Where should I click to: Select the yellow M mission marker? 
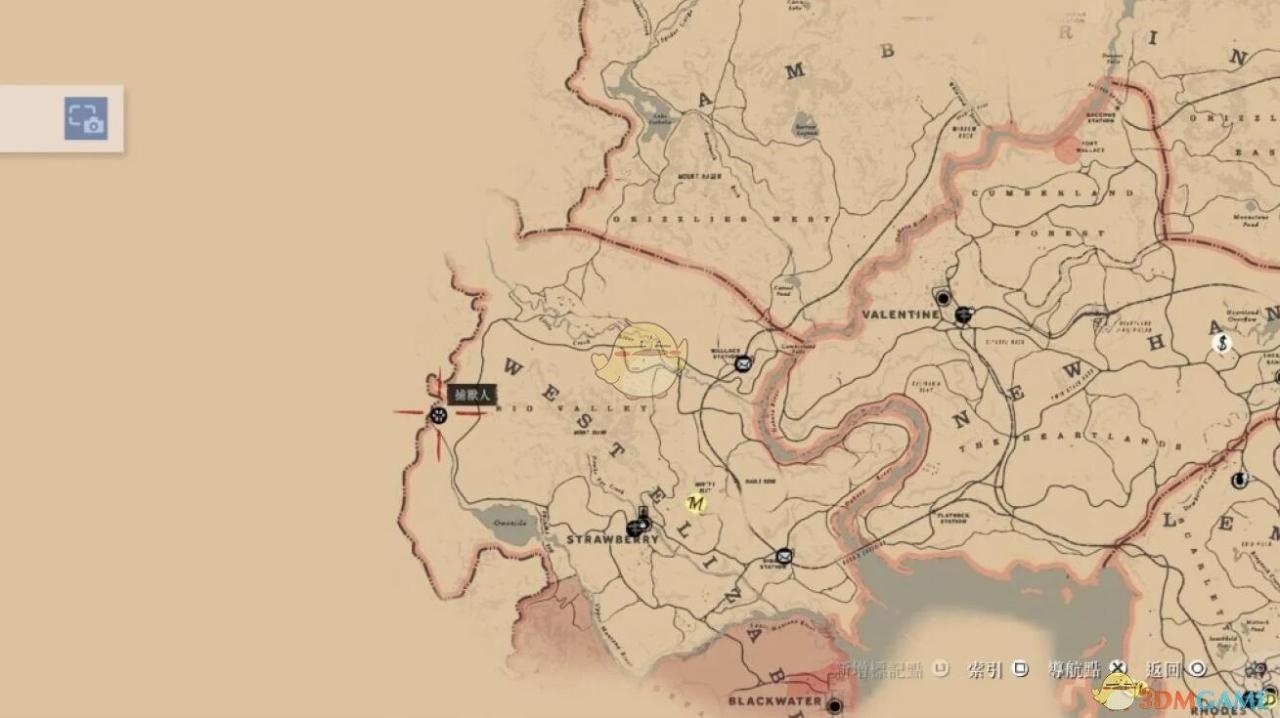pyautogui.click(x=697, y=503)
